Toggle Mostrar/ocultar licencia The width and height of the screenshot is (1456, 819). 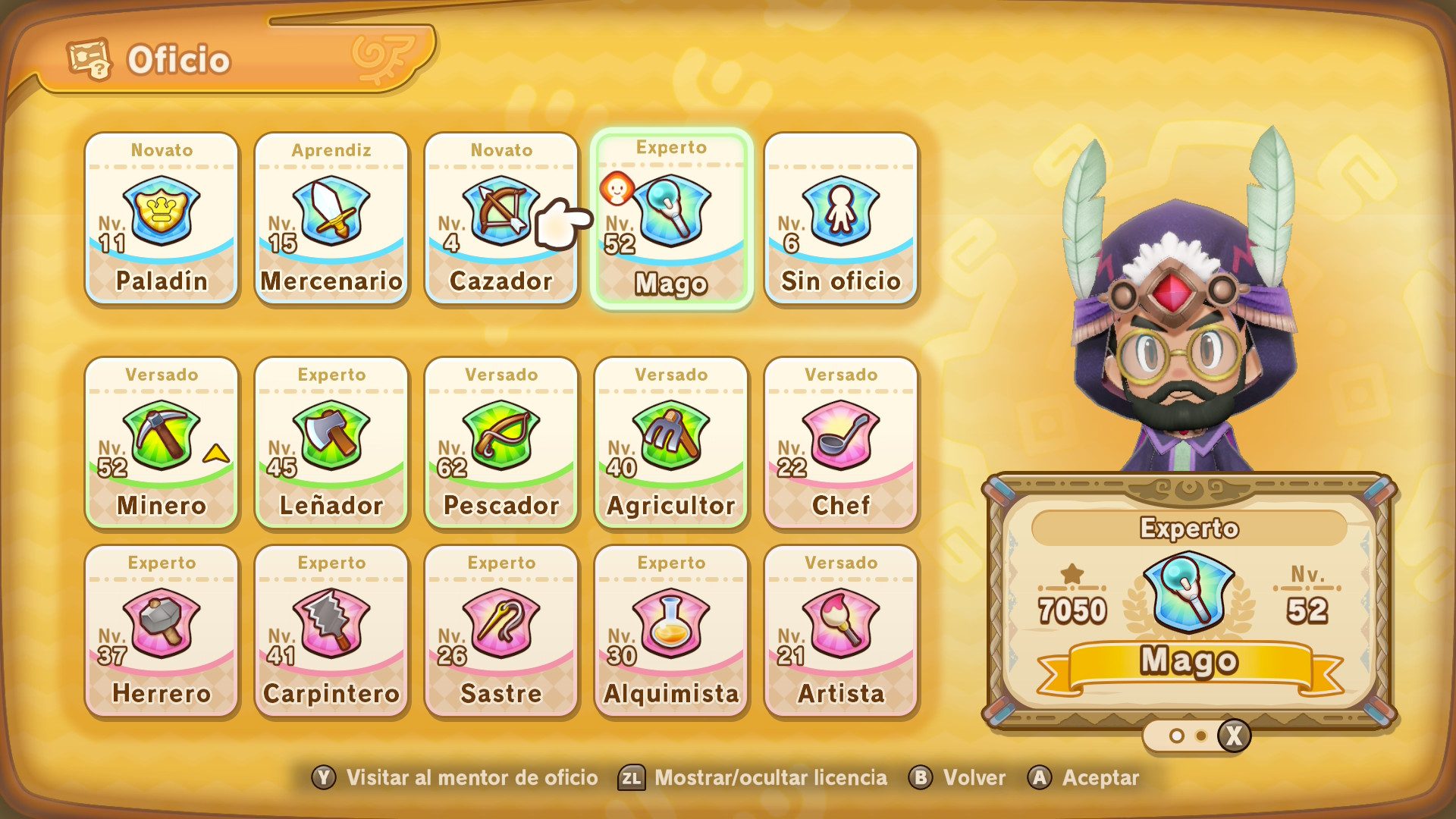click(754, 778)
